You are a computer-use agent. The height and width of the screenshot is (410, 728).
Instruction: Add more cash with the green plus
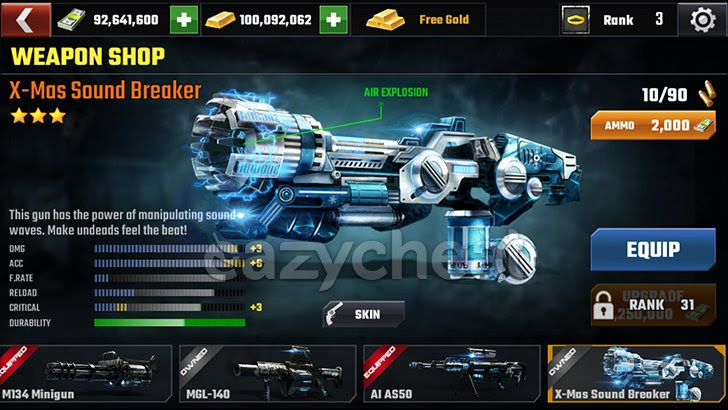184,19
